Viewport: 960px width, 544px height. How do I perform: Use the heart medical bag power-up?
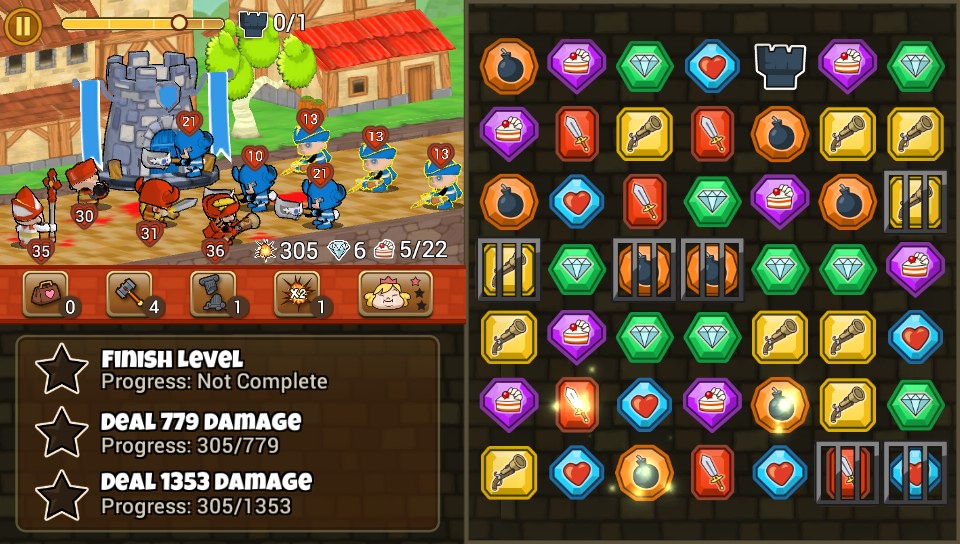[x=45, y=294]
